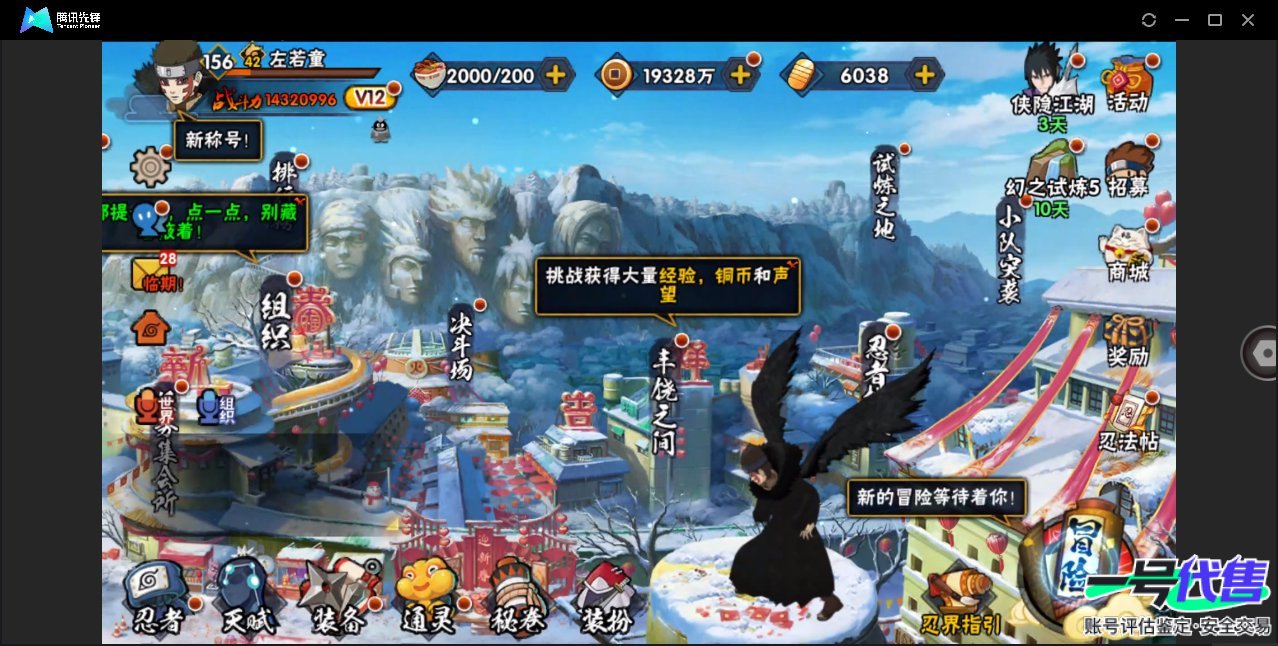Open the 忍法帖 pass
Viewport: 1278px width, 646px height.
point(1128,423)
